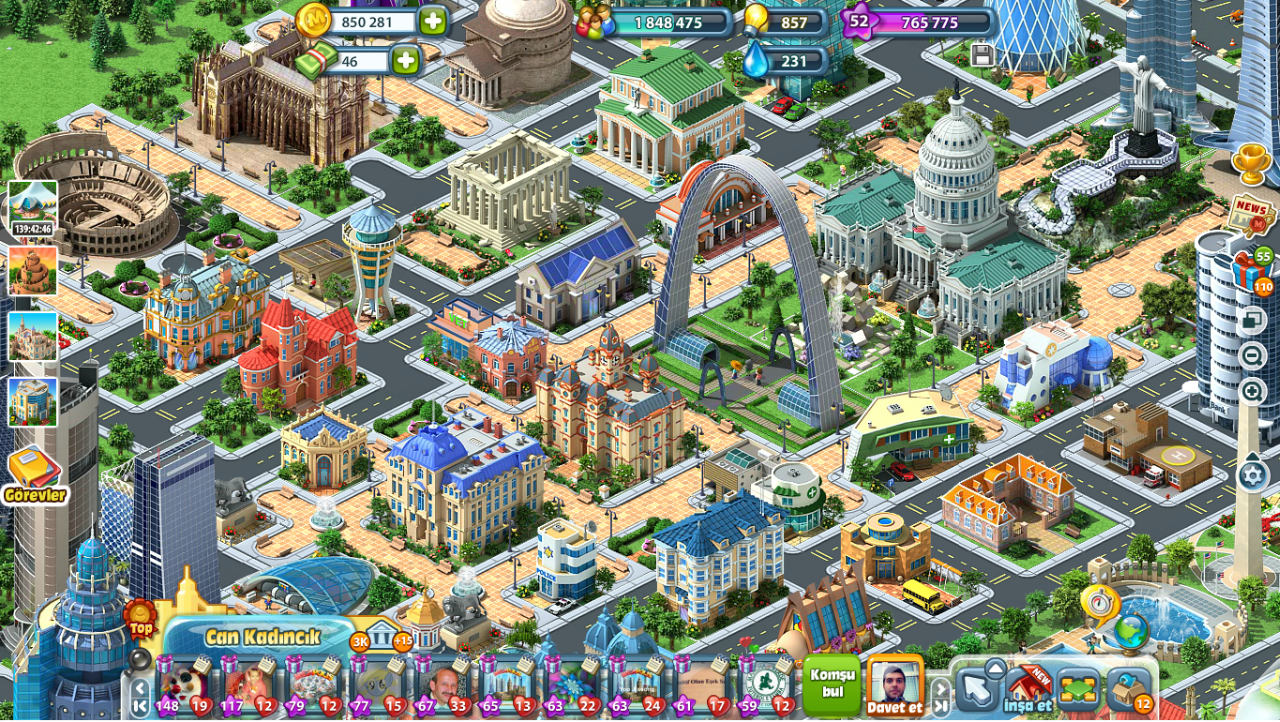
Task: Open the storage box with 12 badge
Action: click(1130, 689)
